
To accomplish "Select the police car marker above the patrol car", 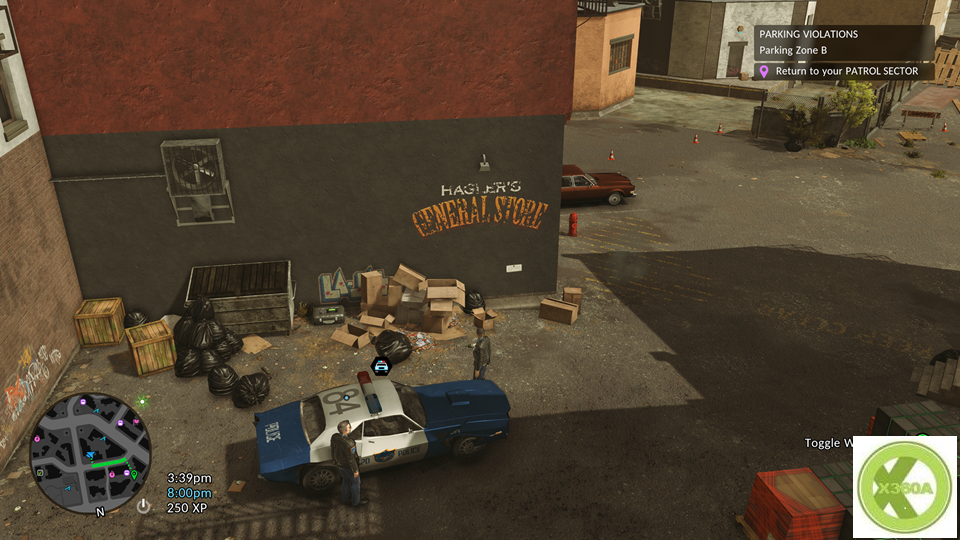I will (x=381, y=367).
